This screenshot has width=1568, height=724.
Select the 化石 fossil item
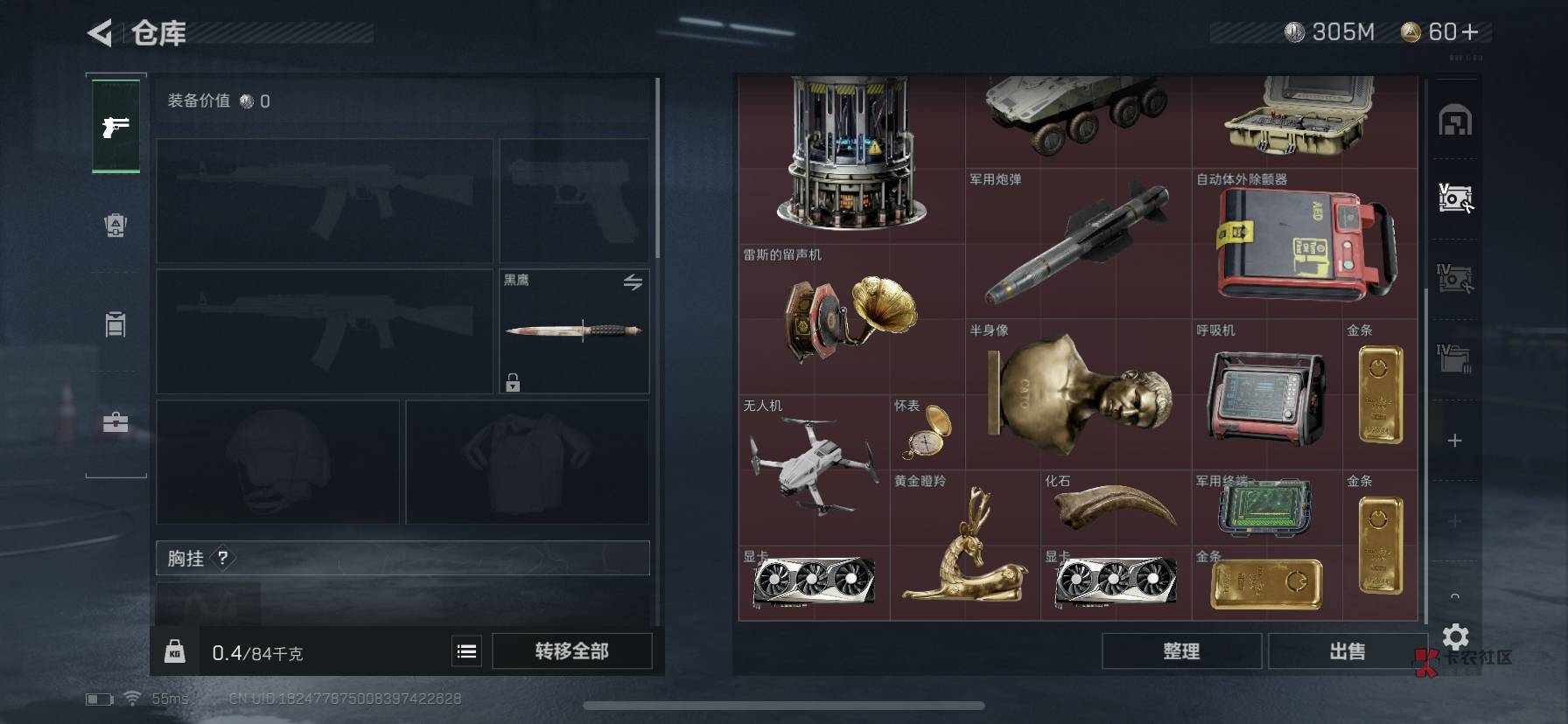click(x=1115, y=507)
